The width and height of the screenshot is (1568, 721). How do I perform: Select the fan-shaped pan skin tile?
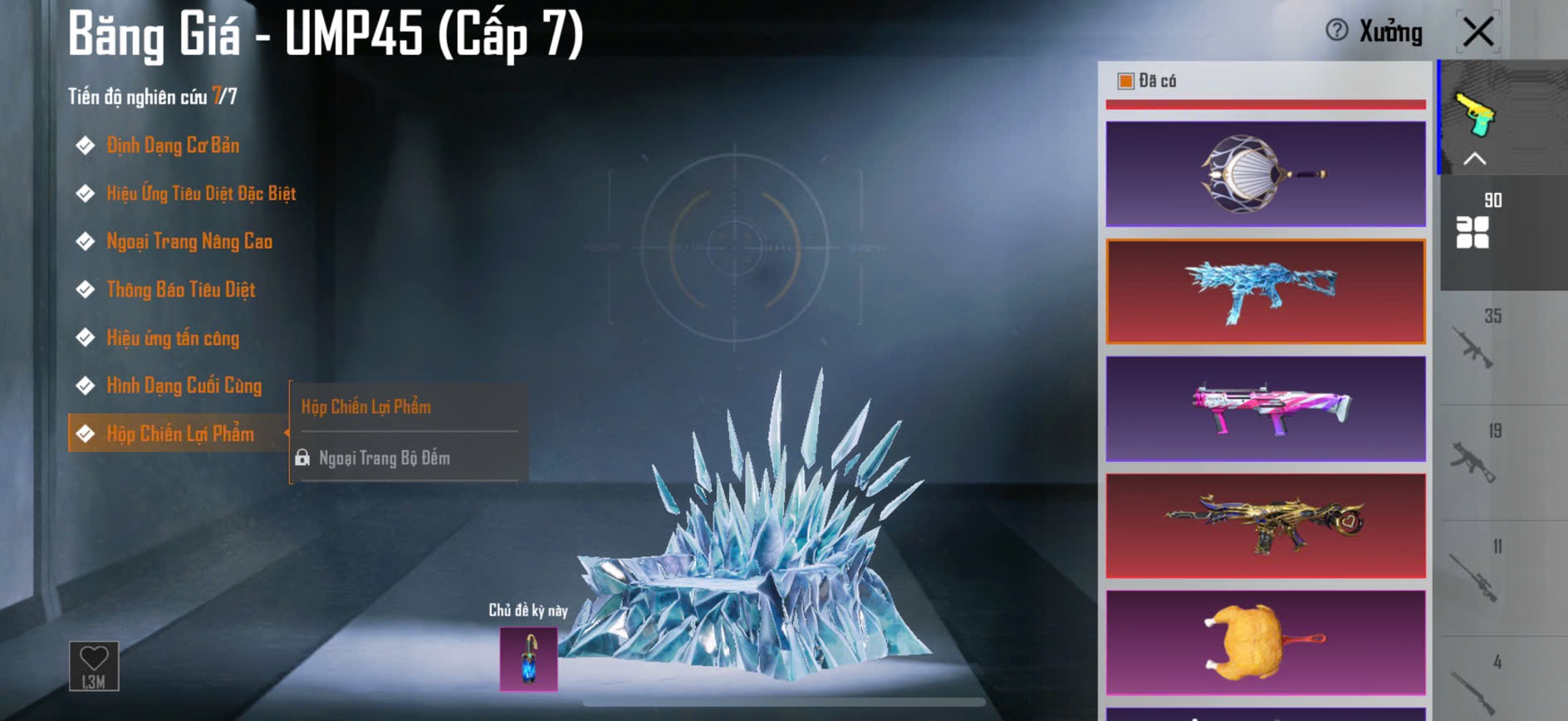pyautogui.click(x=1265, y=174)
